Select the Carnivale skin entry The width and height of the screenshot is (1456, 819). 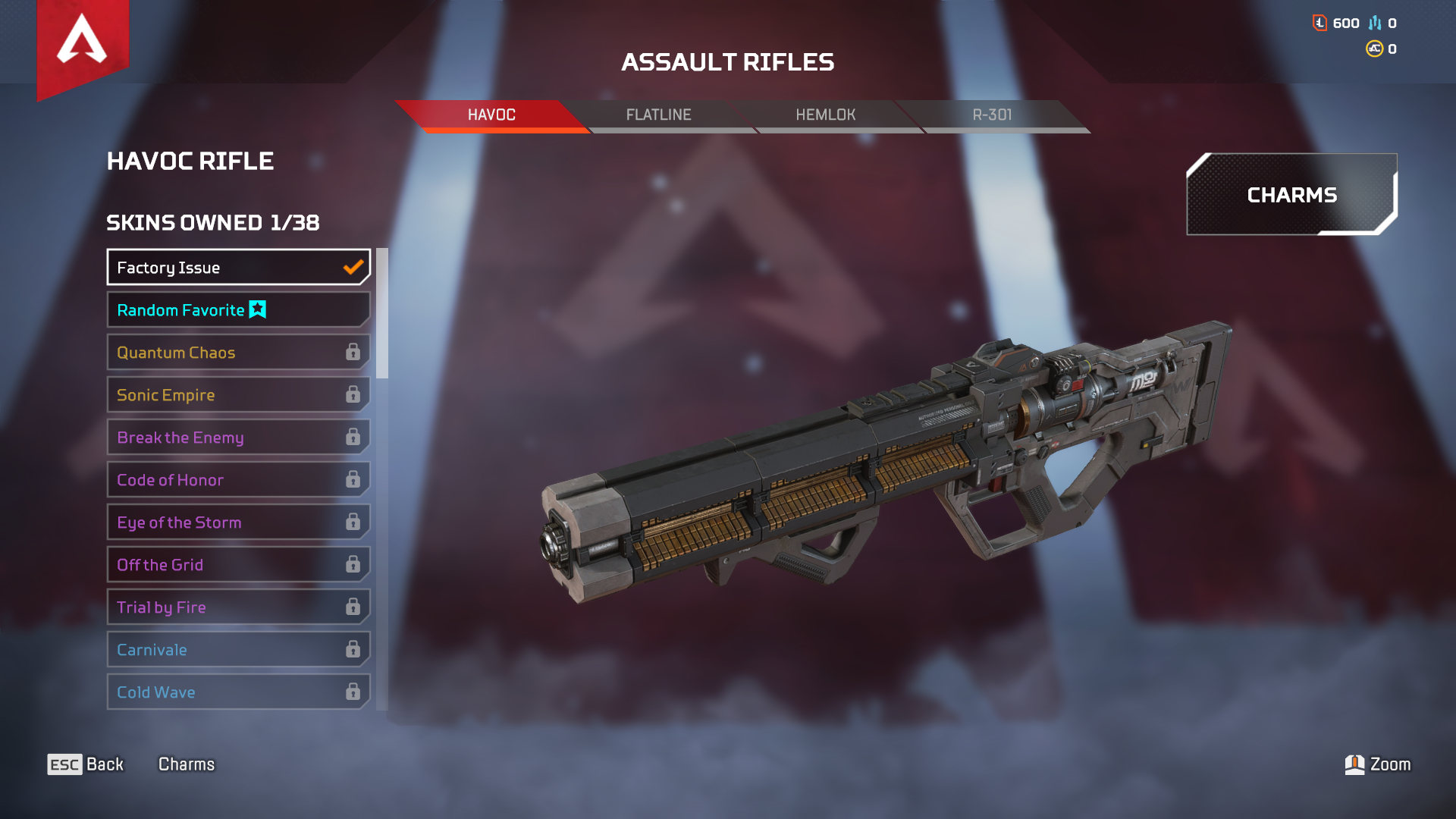(x=227, y=650)
